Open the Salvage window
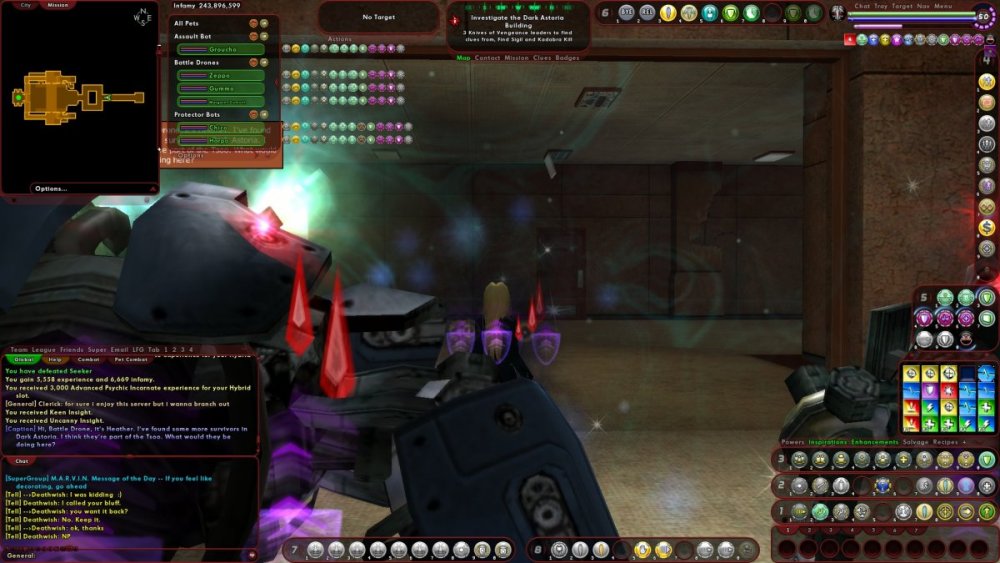The image size is (1000, 563). coord(917,442)
